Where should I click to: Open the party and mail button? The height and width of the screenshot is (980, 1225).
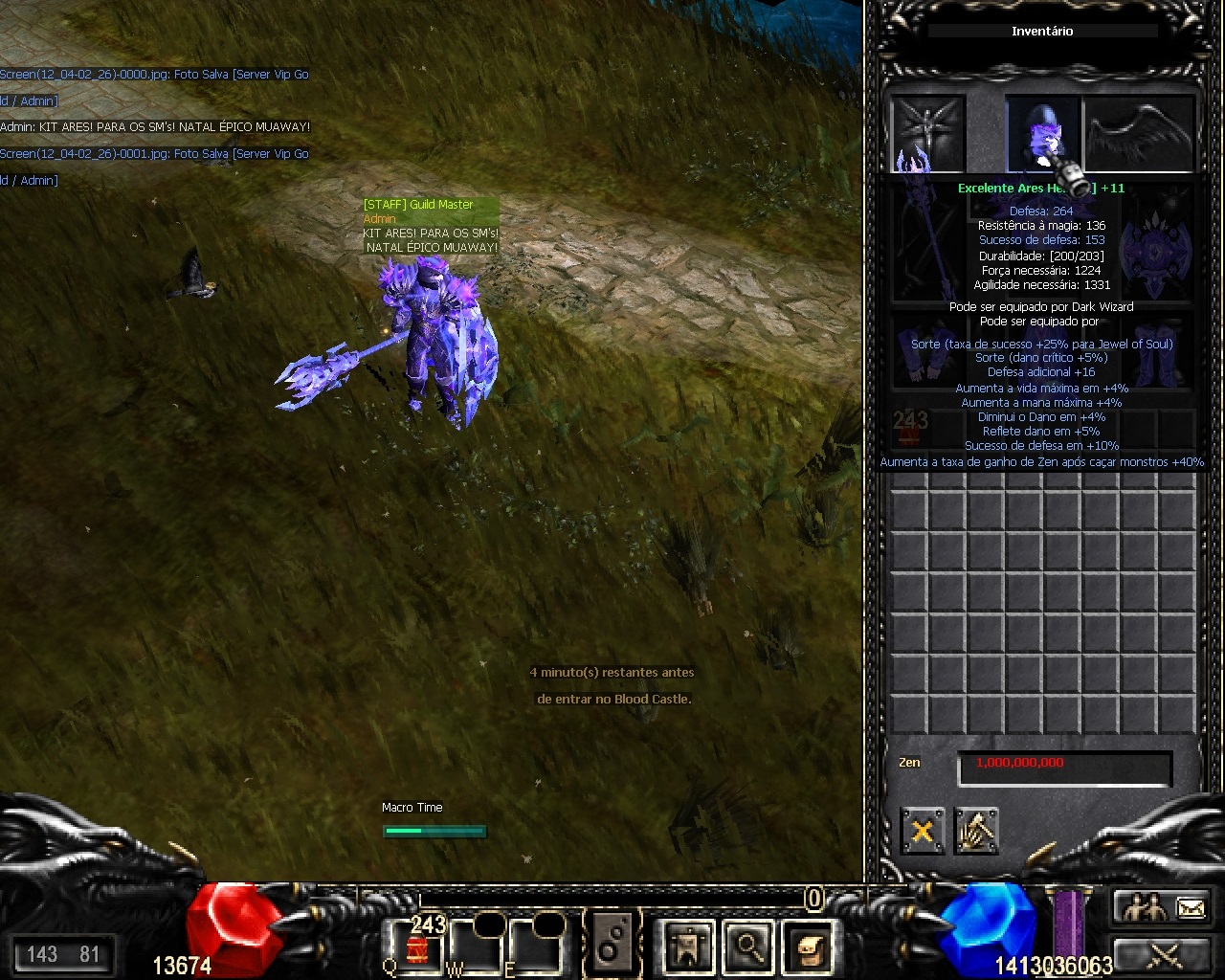[x=1162, y=906]
